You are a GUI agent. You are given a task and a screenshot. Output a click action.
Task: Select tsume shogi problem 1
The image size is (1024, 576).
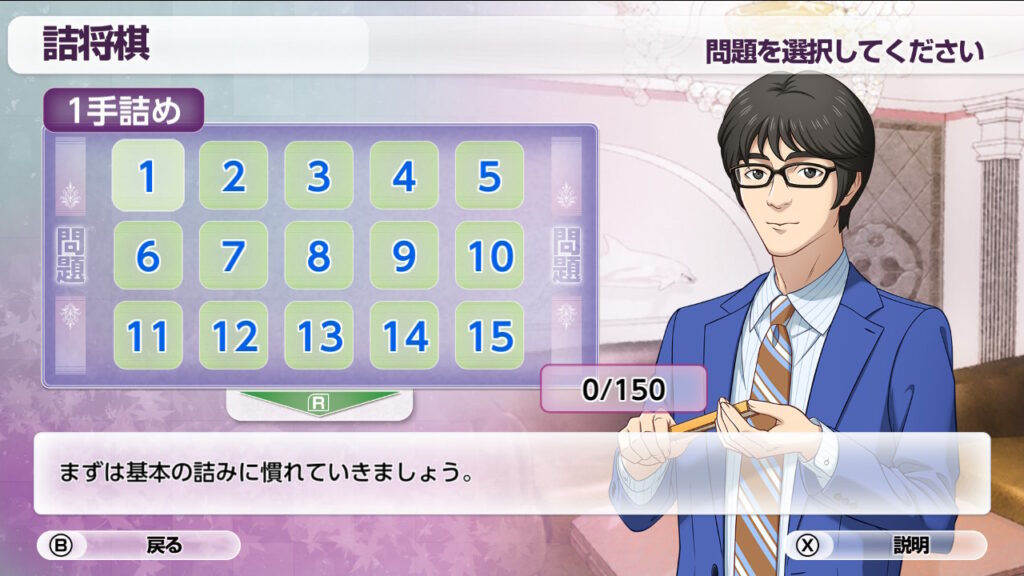(148, 176)
